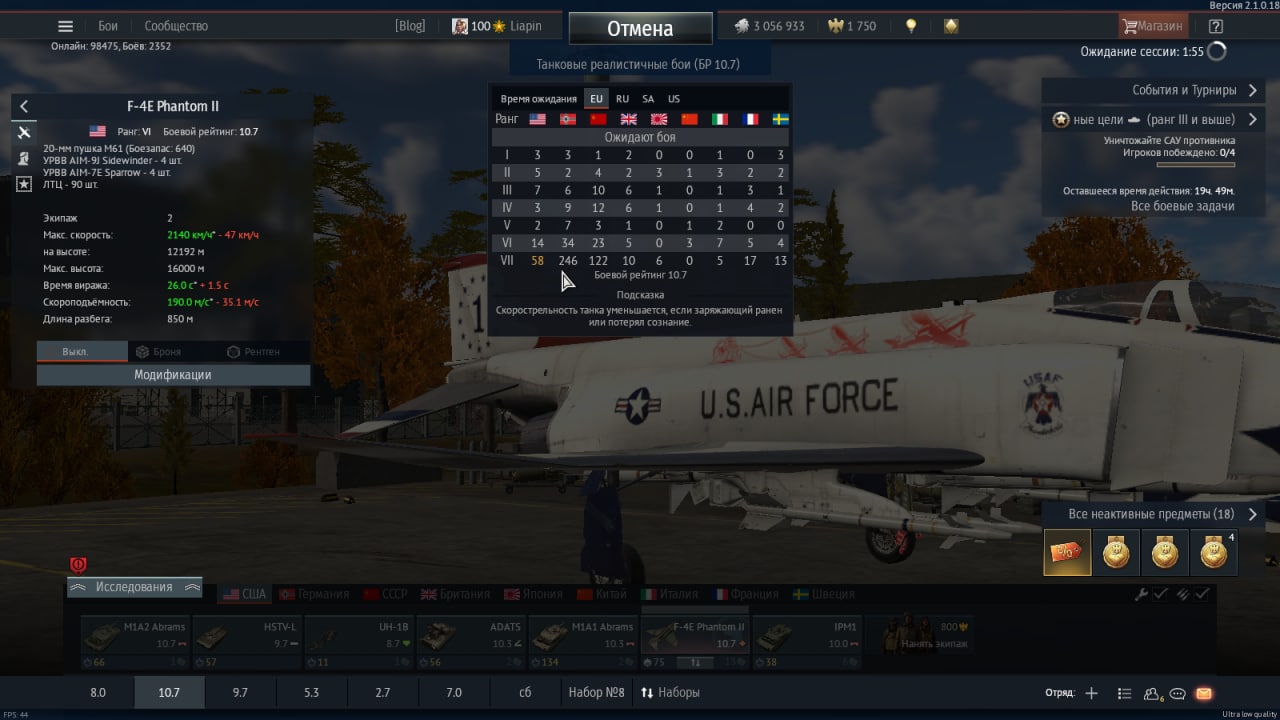Show Все боевые задачи
The height and width of the screenshot is (720, 1280).
click(1182, 206)
